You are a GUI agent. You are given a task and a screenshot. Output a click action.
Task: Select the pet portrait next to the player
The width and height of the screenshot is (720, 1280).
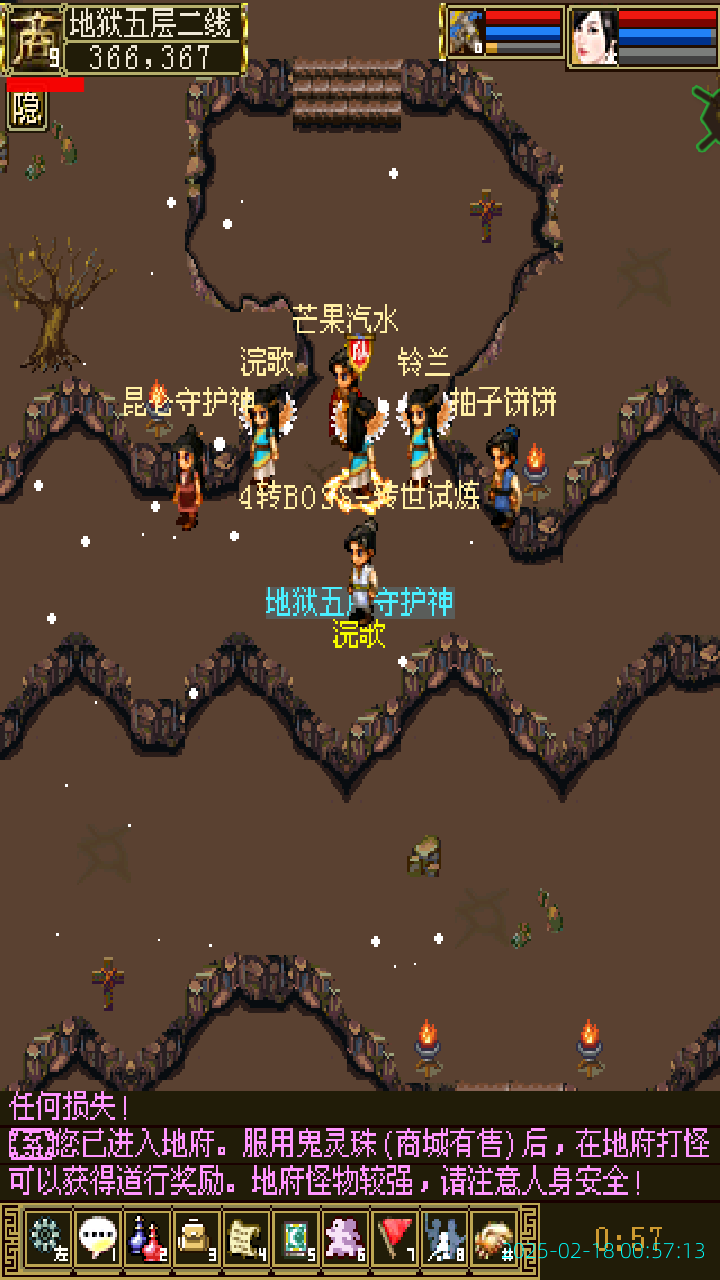[465, 32]
